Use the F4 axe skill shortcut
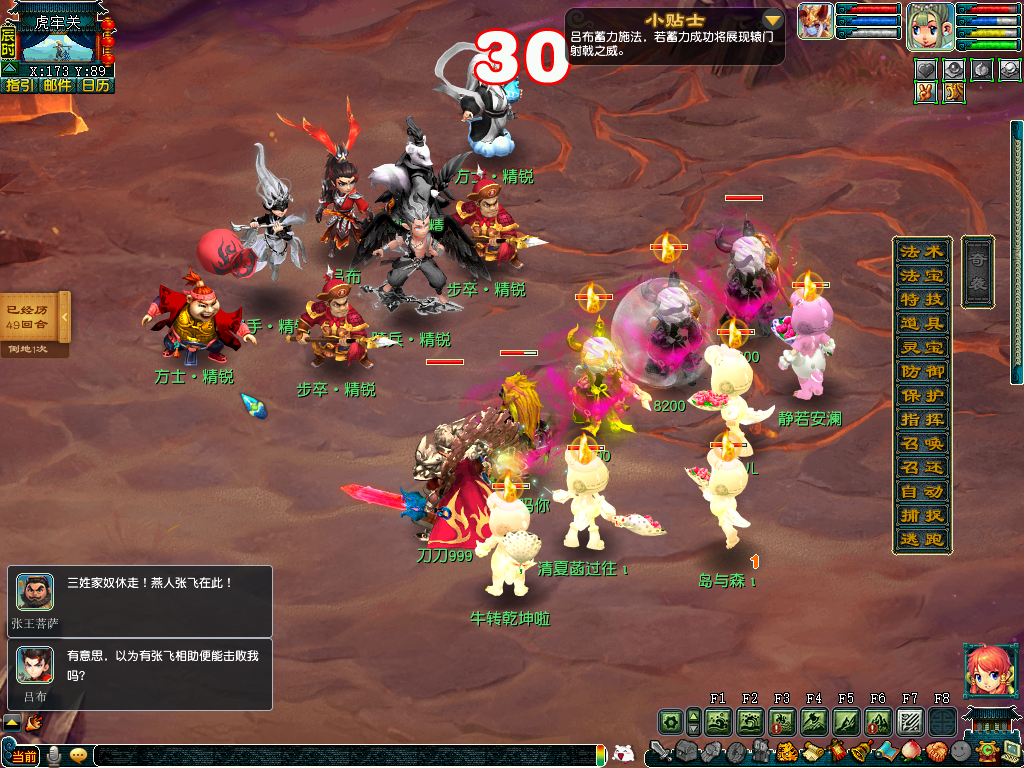Image resolution: width=1024 pixels, height=768 pixels. [814, 720]
